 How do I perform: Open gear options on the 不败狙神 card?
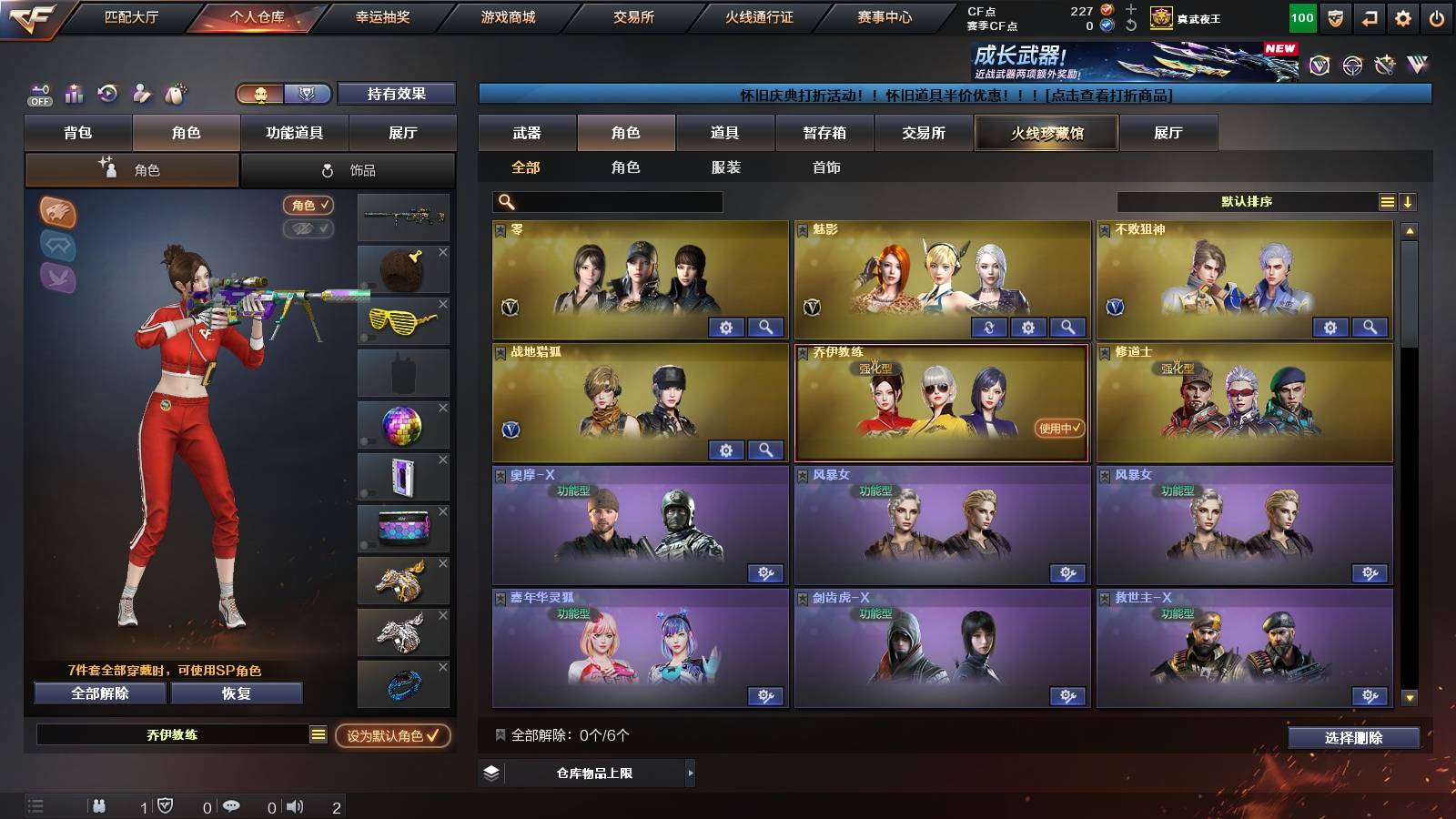tap(1331, 326)
